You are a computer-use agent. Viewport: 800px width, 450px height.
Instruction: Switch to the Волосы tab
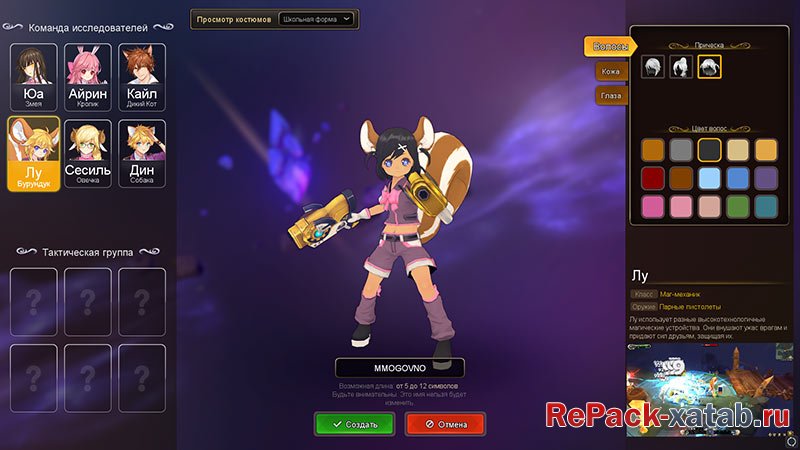609,47
